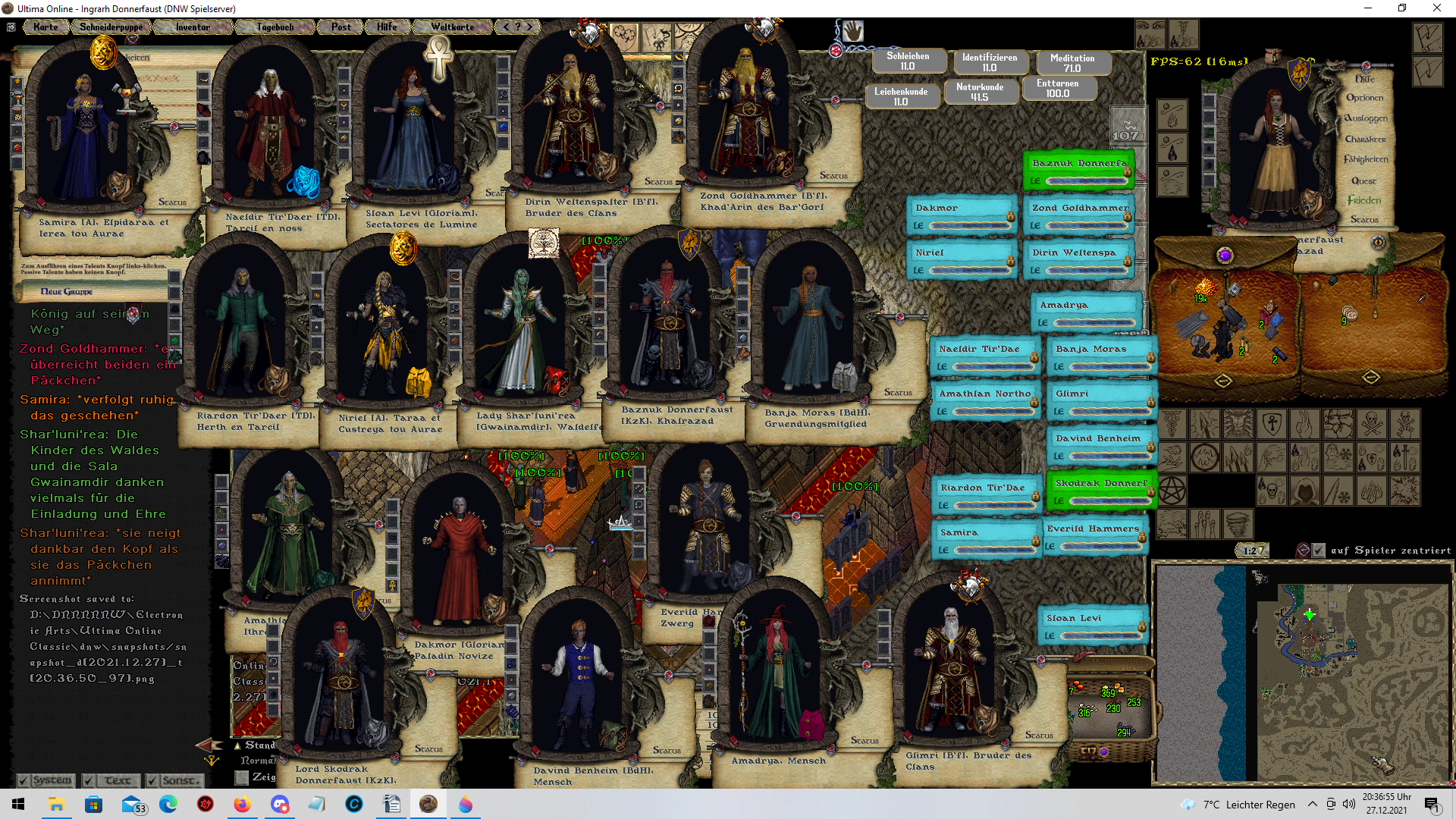Choose Optionen in the paperdoll
Viewport: 1456px width, 819px height.
pos(1364,98)
